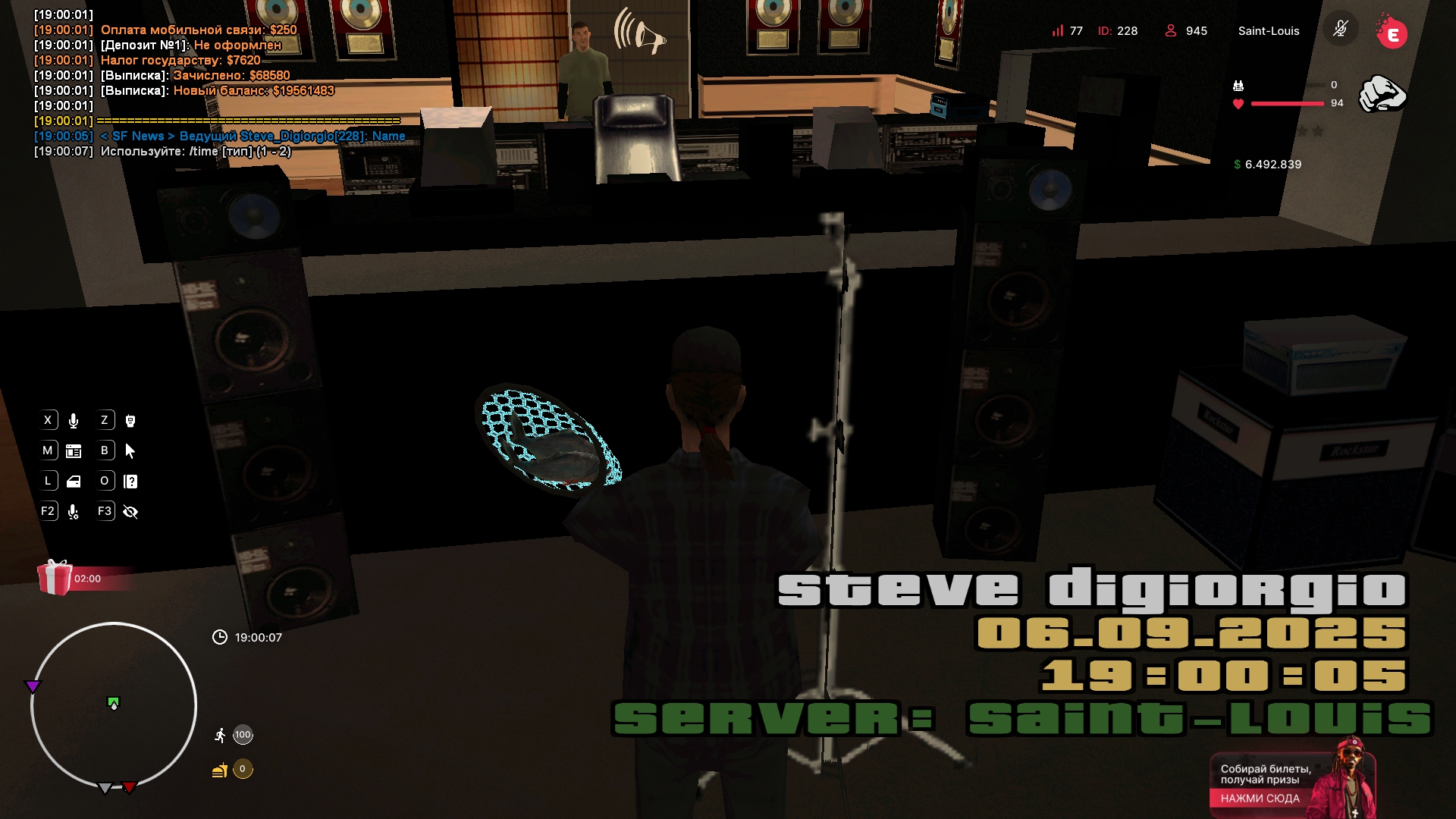Screen dimensions: 1456x819
Task: Click the voice chat microphone icon beside X
Action: coord(74,421)
